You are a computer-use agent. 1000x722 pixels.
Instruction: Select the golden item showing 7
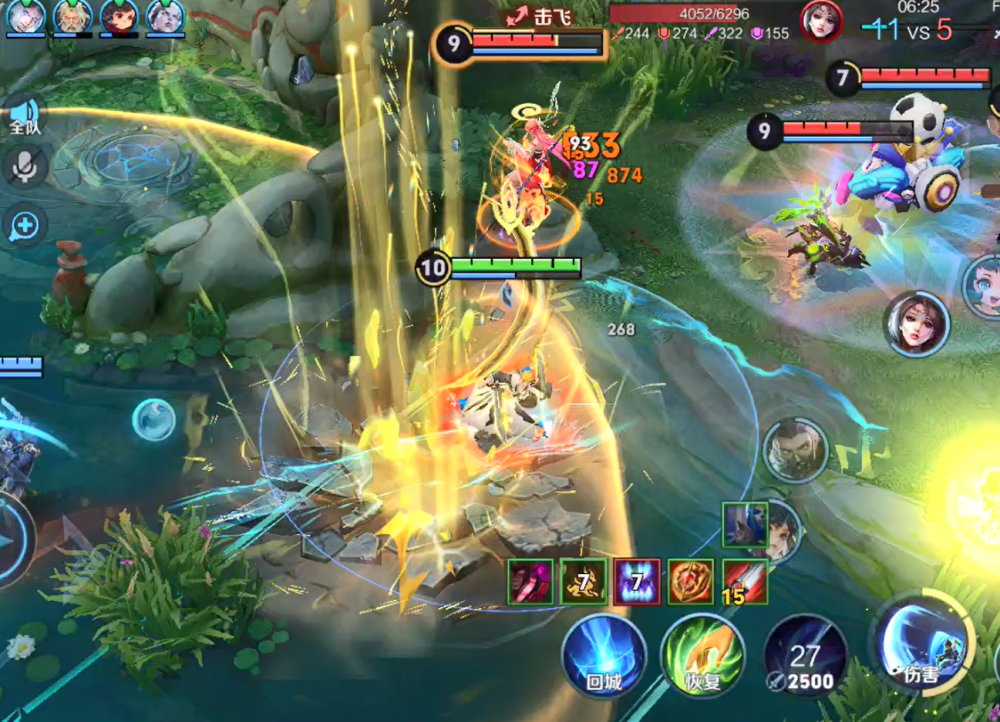coord(584,581)
